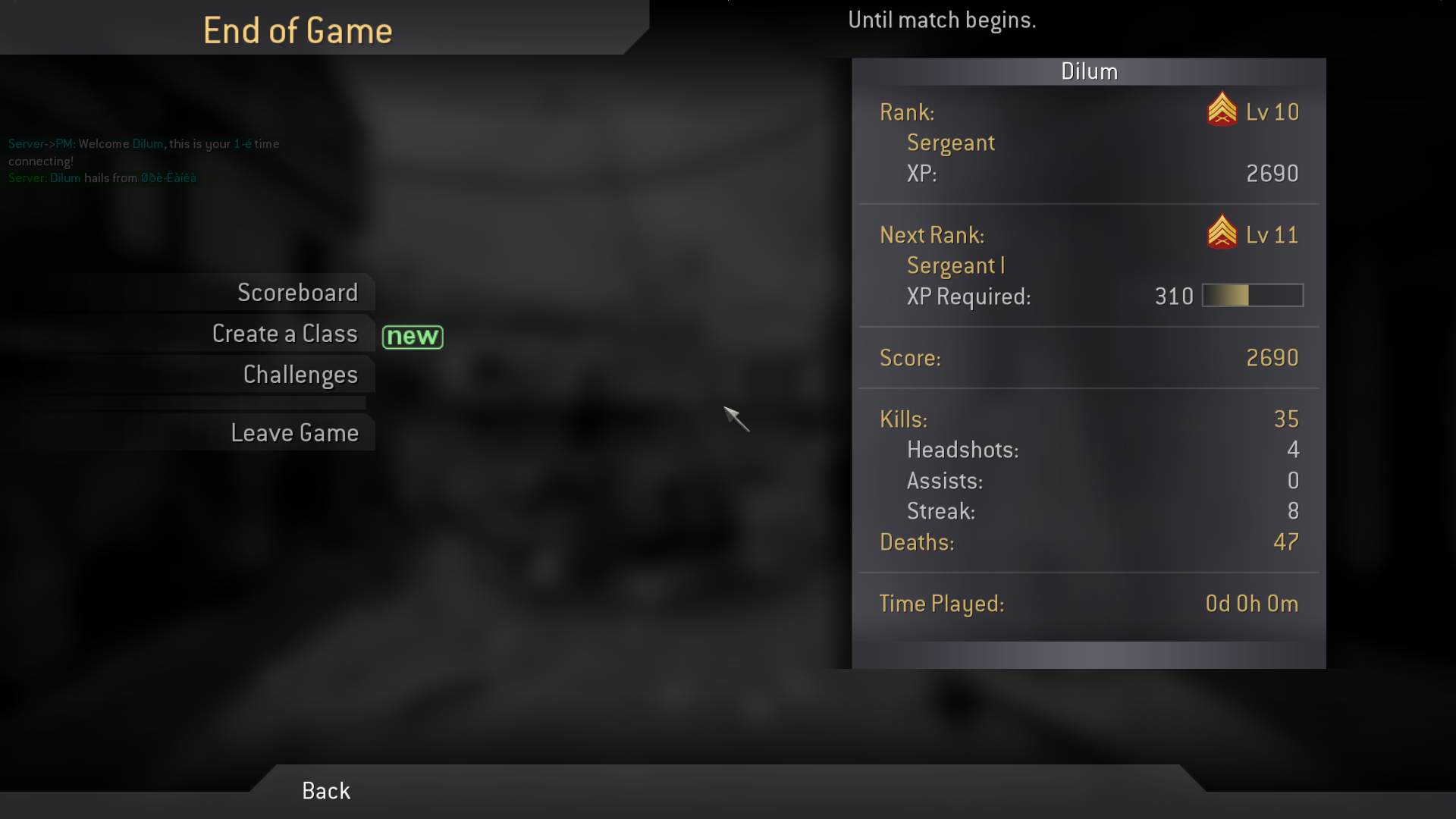Click the mouse cursor arrow graphic

pos(736,419)
